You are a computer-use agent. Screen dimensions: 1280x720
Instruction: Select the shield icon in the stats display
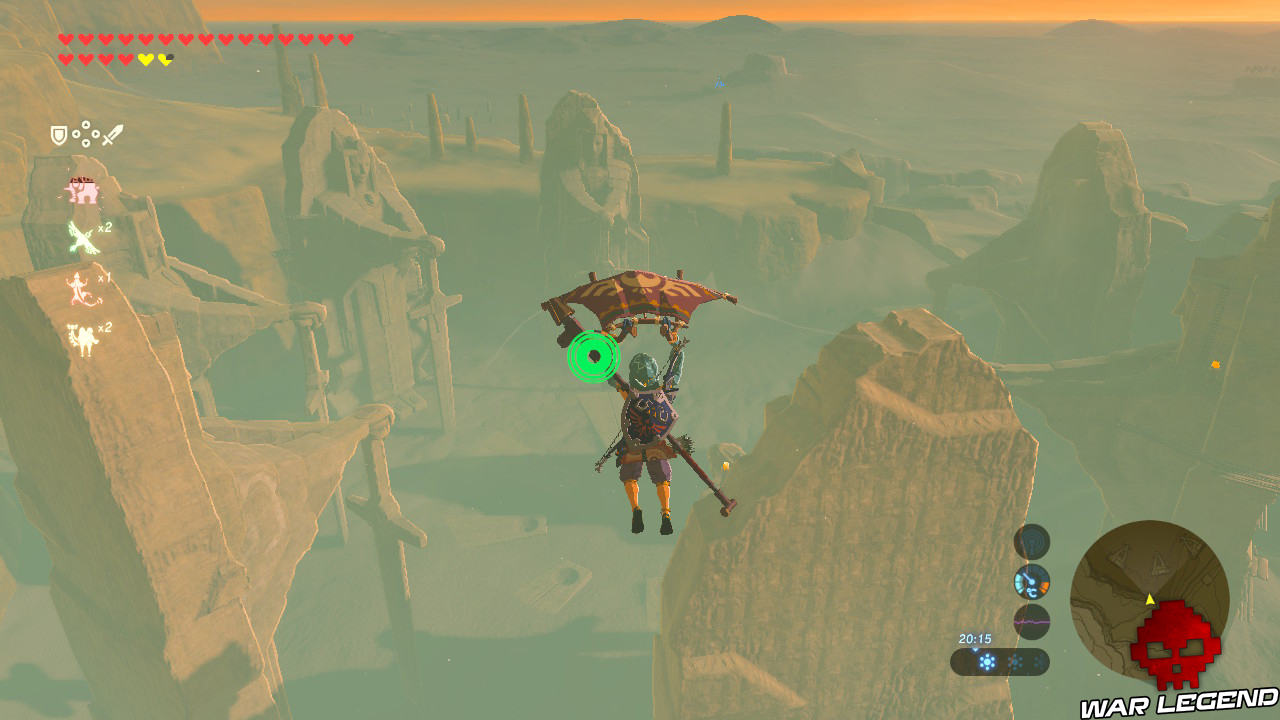click(x=59, y=134)
